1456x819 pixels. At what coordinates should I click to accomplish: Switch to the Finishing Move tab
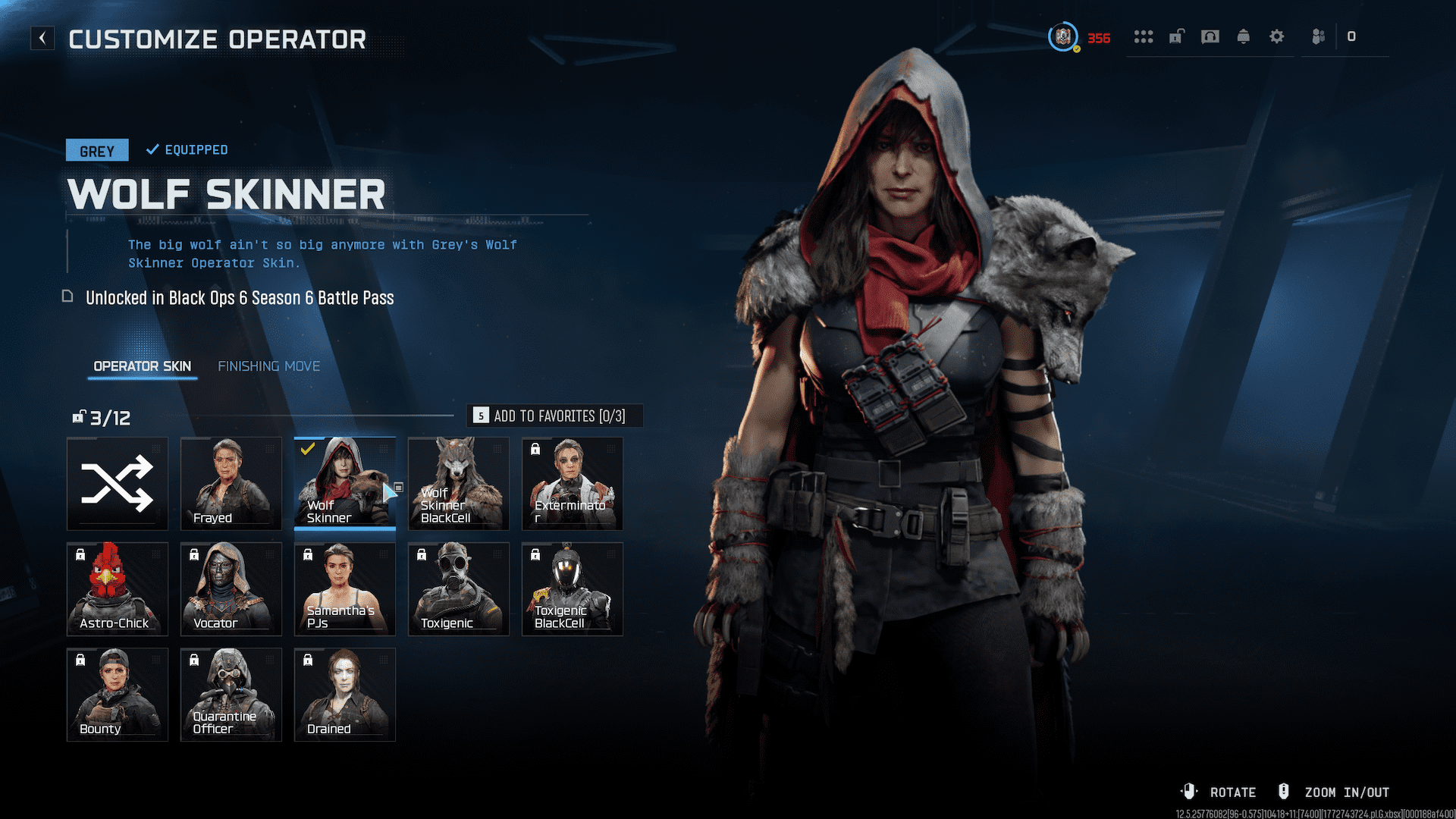(x=268, y=366)
